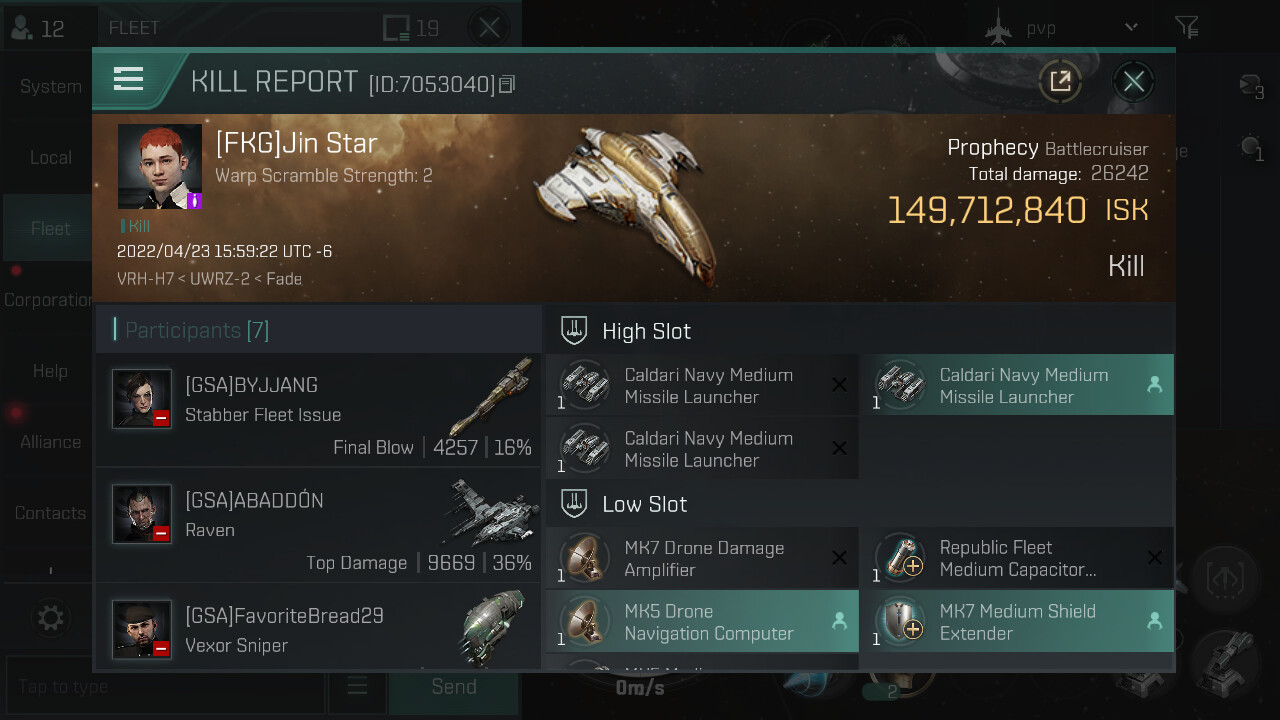Viewport: 1280px width, 720px height.
Task: Inspect the highlighted Caldari Navy Medium Missile Launcher
Action: [x=1016, y=385]
